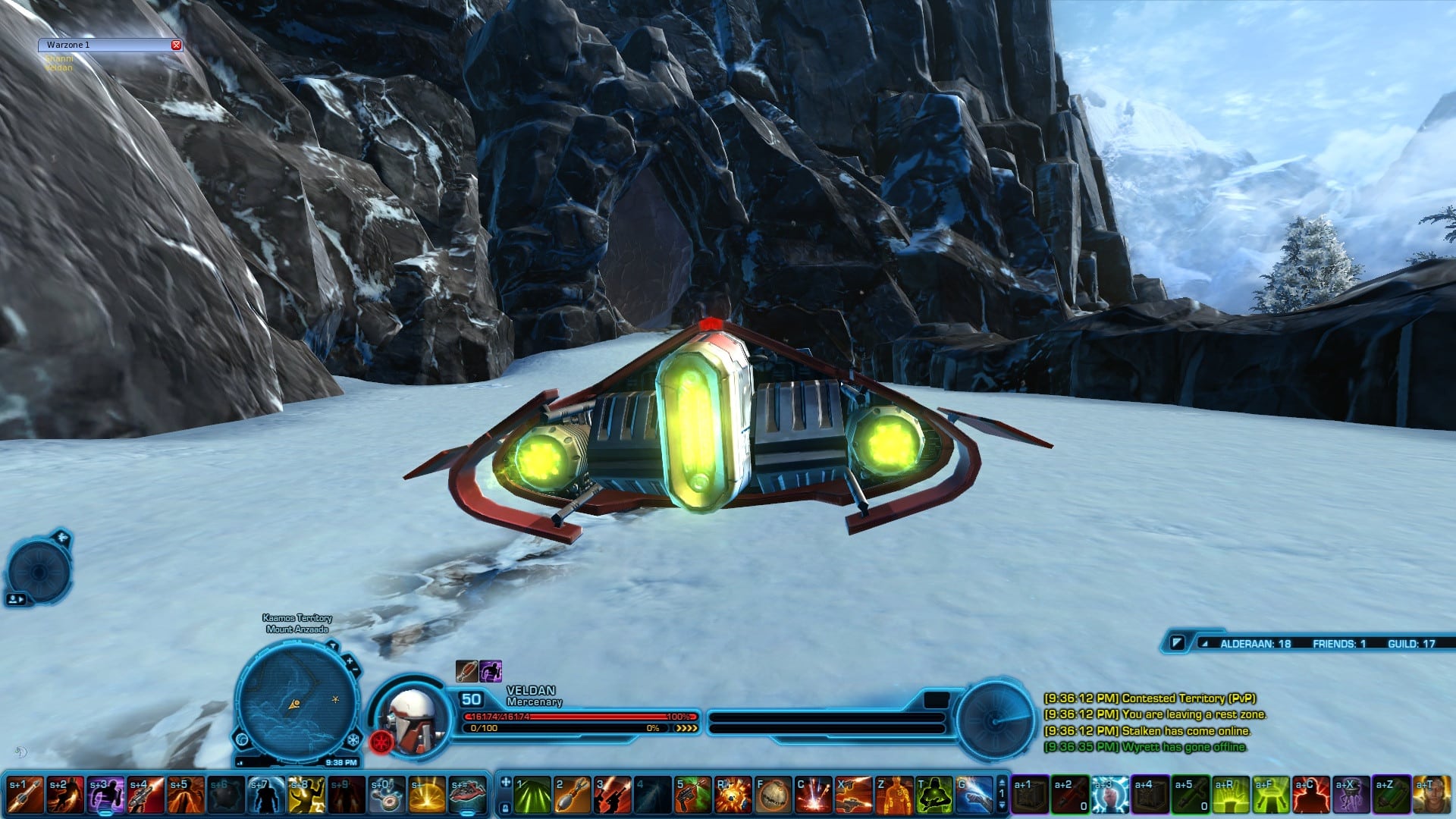Trigger the explosion ability bound to R

point(733,795)
